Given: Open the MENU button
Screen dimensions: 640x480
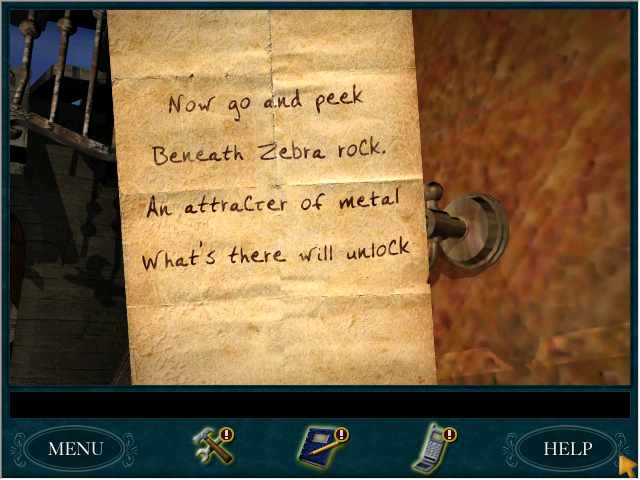Looking at the screenshot, I should click(x=75, y=449).
